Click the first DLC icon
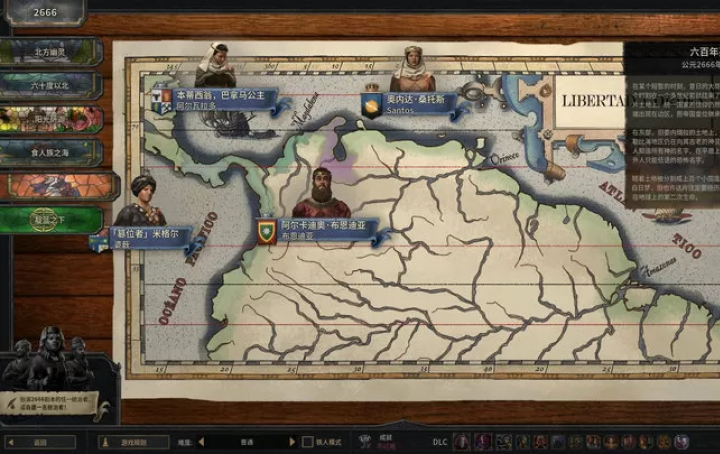This screenshot has height=454, width=720. pyautogui.click(x=461, y=441)
